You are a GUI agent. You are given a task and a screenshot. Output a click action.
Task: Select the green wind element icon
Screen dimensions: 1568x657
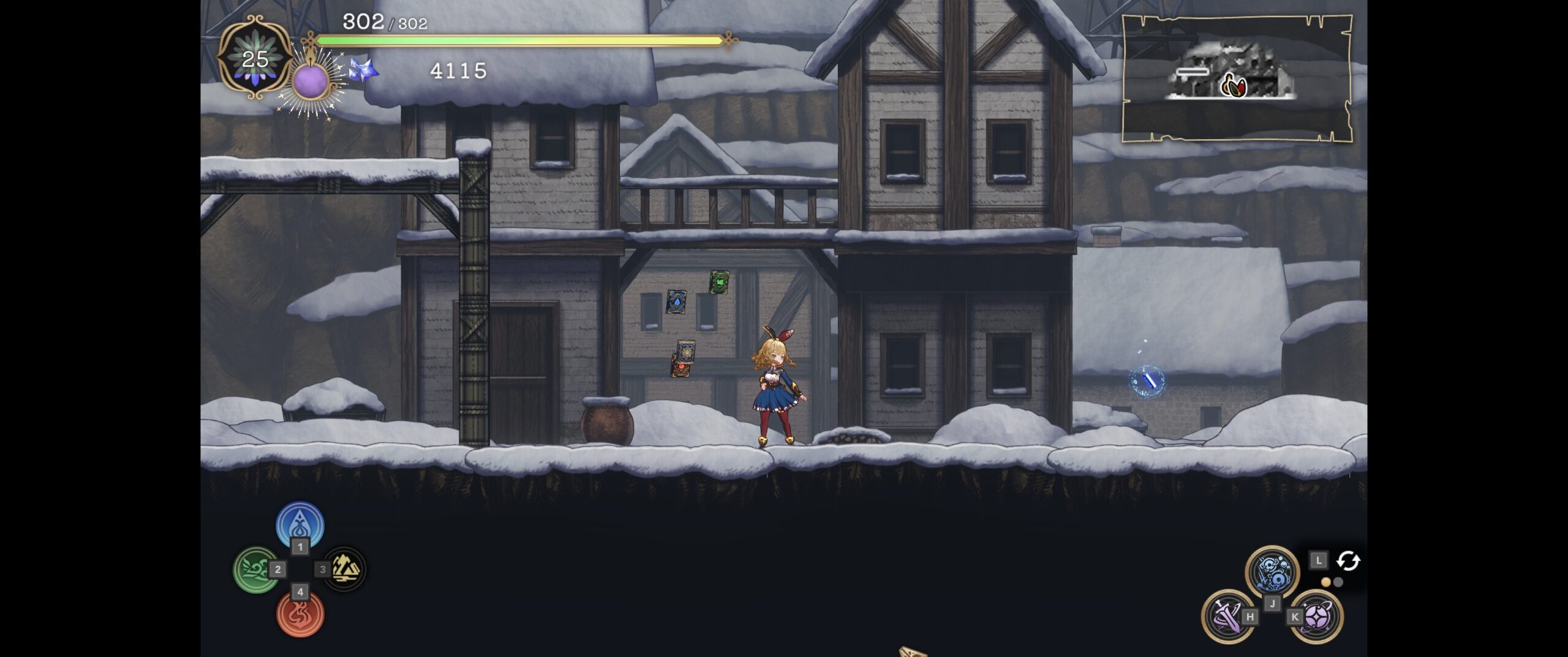pos(255,569)
